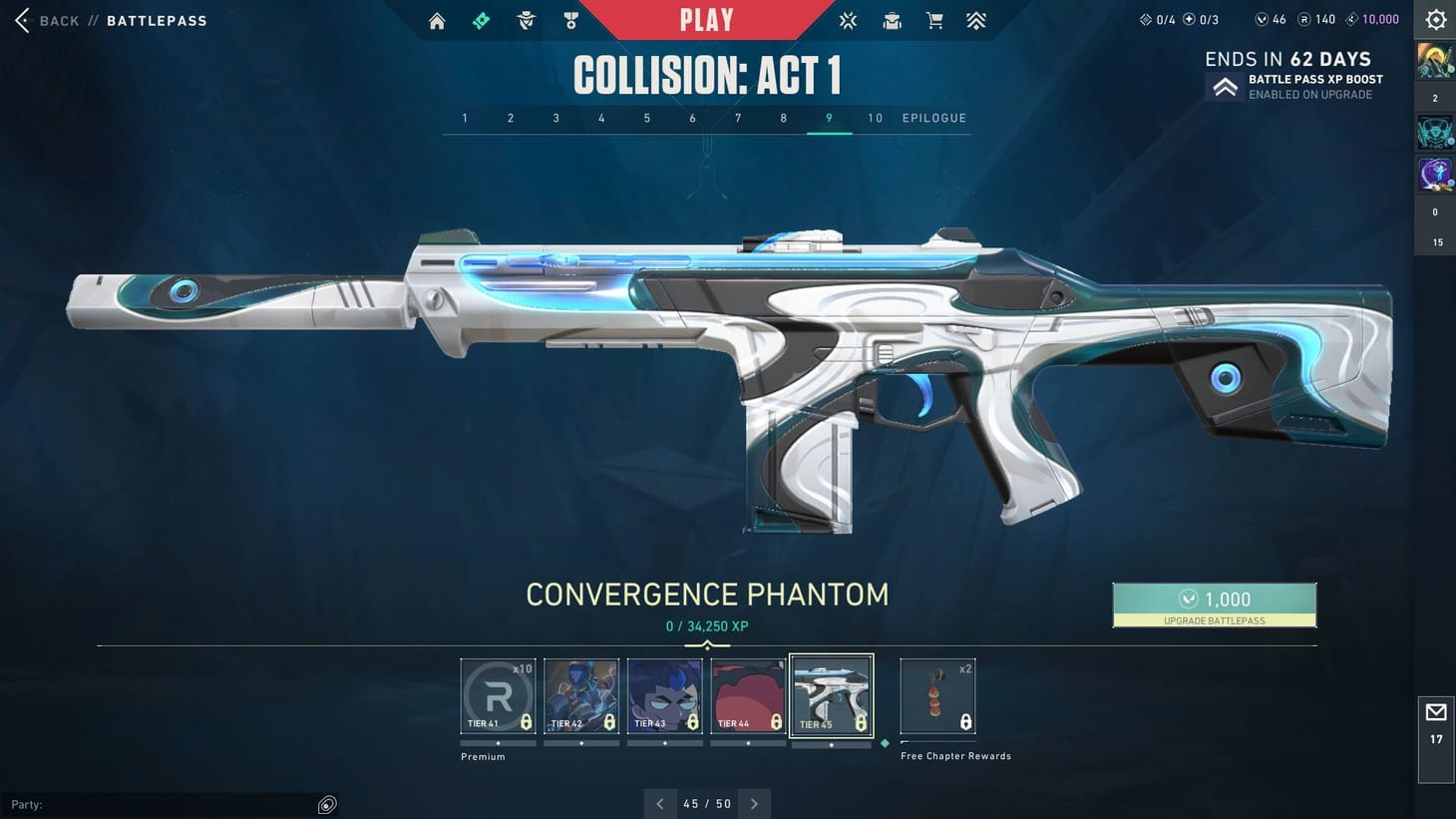Switch to battlepass chapter 5
Screen dimensions: 1456x819
[x=646, y=118]
